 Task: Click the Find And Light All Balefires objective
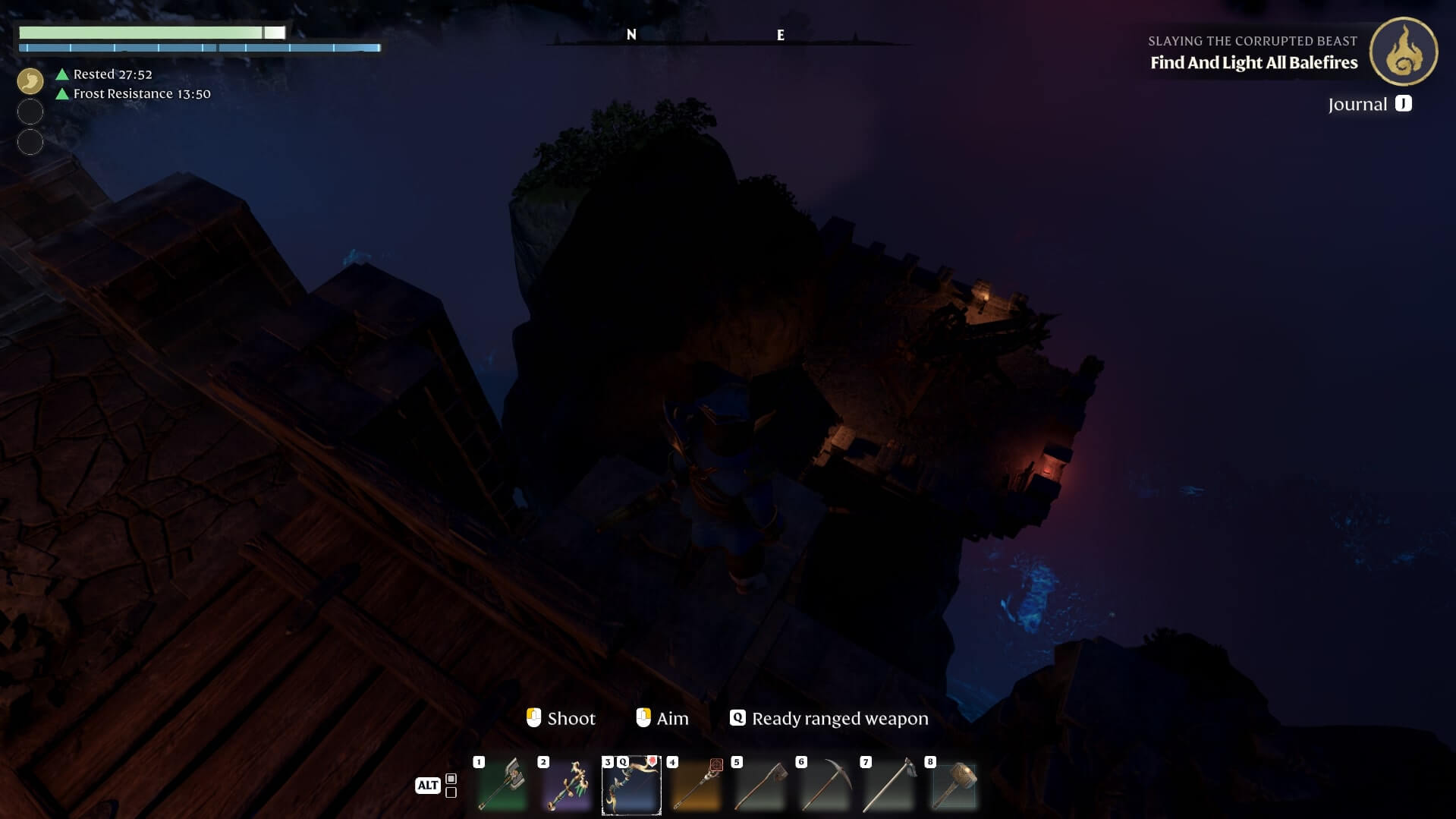click(1253, 63)
